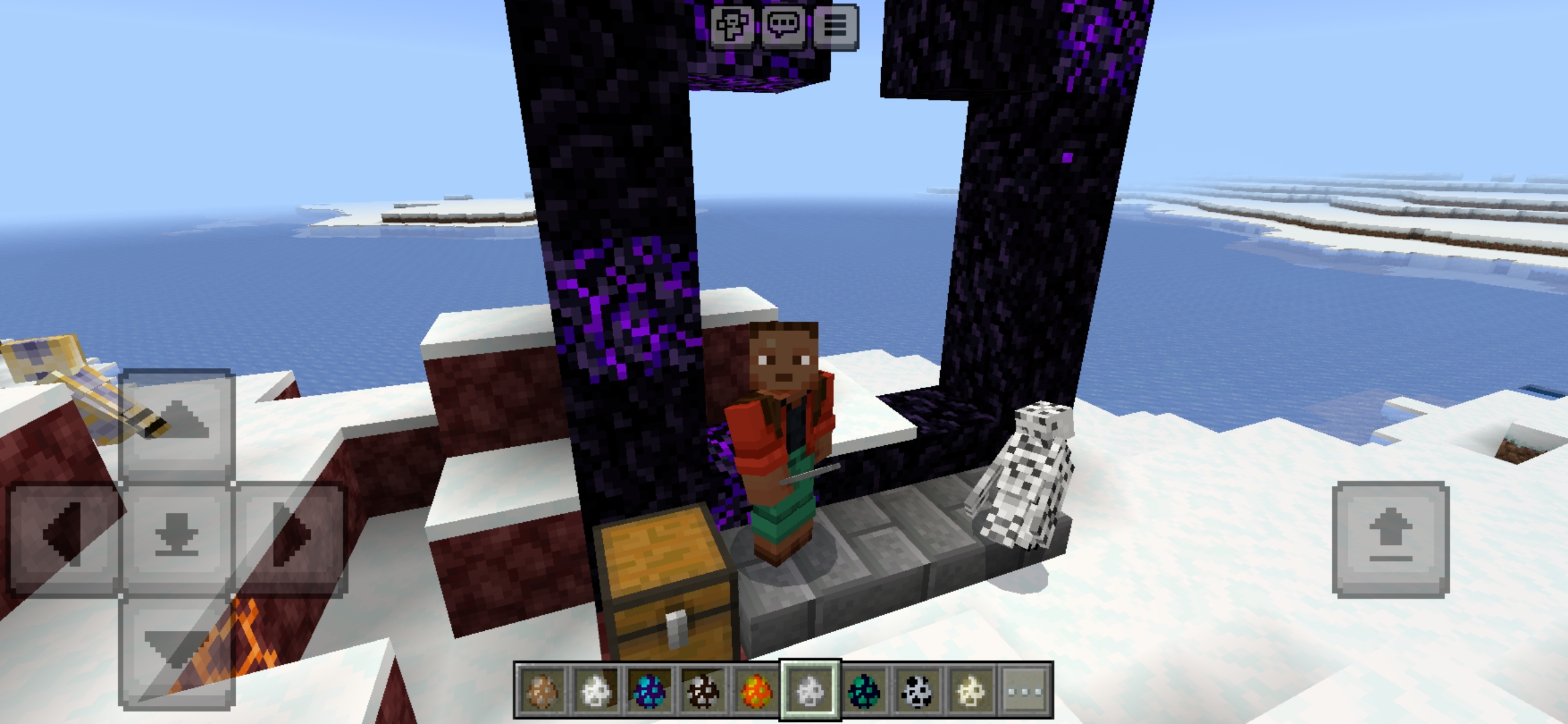The height and width of the screenshot is (724, 1568).
Task: Open the chat window
Action: pyautogui.click(x=785, y=27)
